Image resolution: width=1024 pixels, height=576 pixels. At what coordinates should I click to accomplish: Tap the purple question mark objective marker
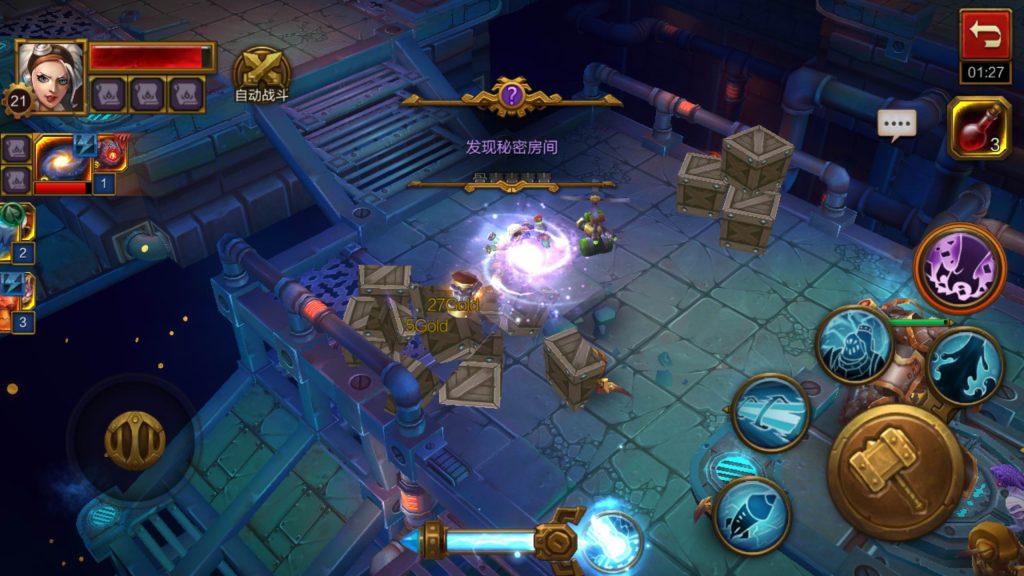[512, 96]
